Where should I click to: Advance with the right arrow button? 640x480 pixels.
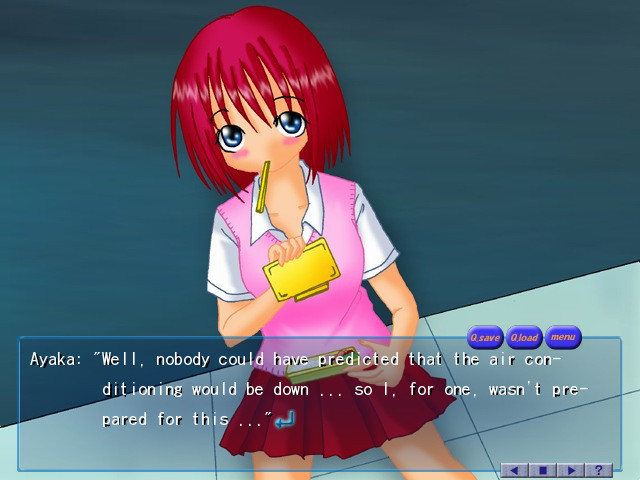(x=571, y=469)
